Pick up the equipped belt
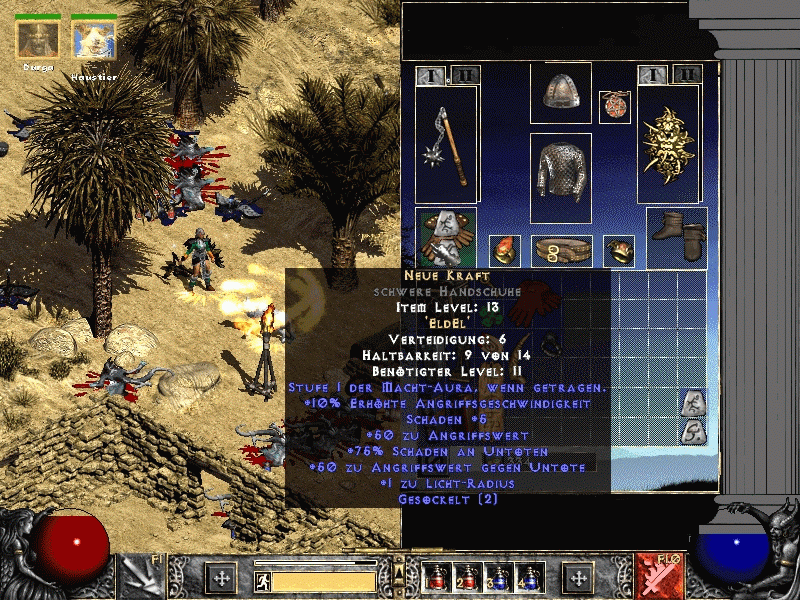Screen dimensions: 800x600 tap(561, 250)
